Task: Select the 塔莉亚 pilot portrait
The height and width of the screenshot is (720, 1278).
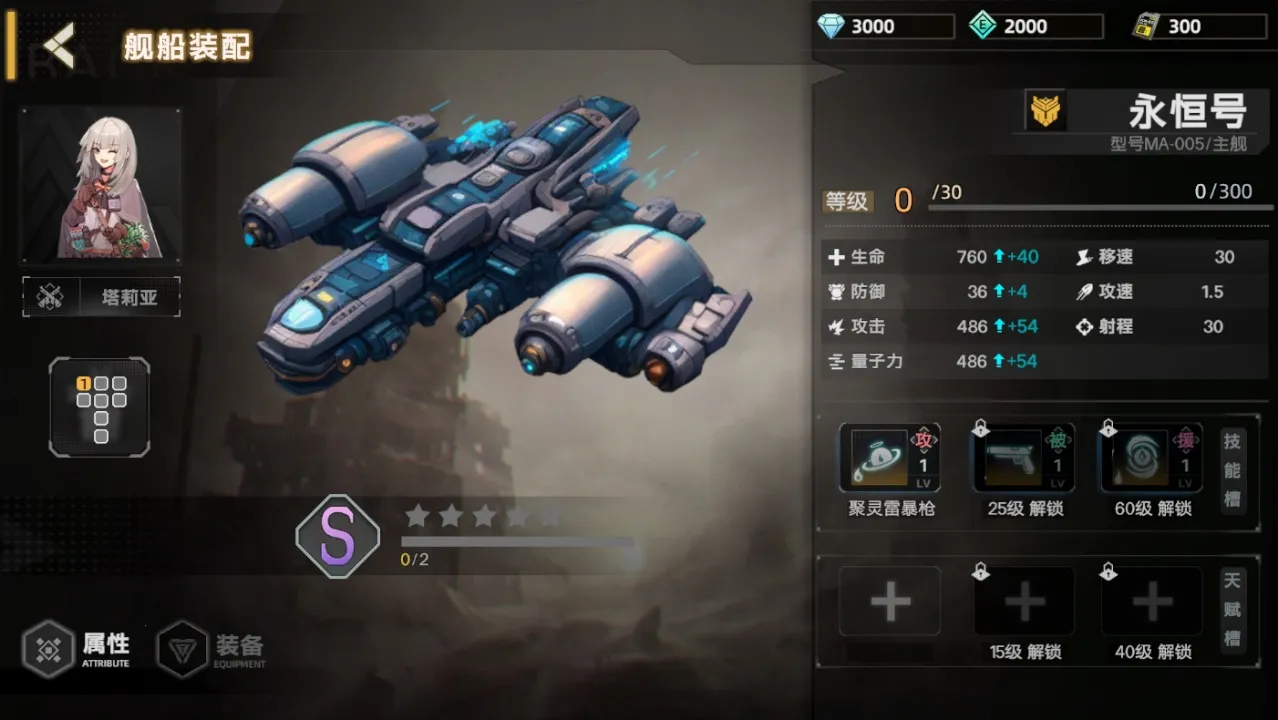Action: click(101, 186)
